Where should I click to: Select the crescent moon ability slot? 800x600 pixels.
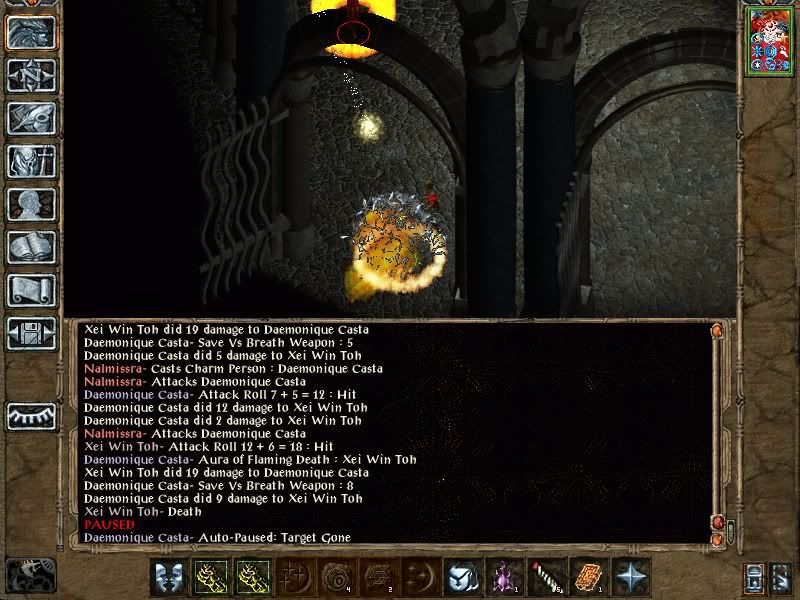click(x=417, y=575)
